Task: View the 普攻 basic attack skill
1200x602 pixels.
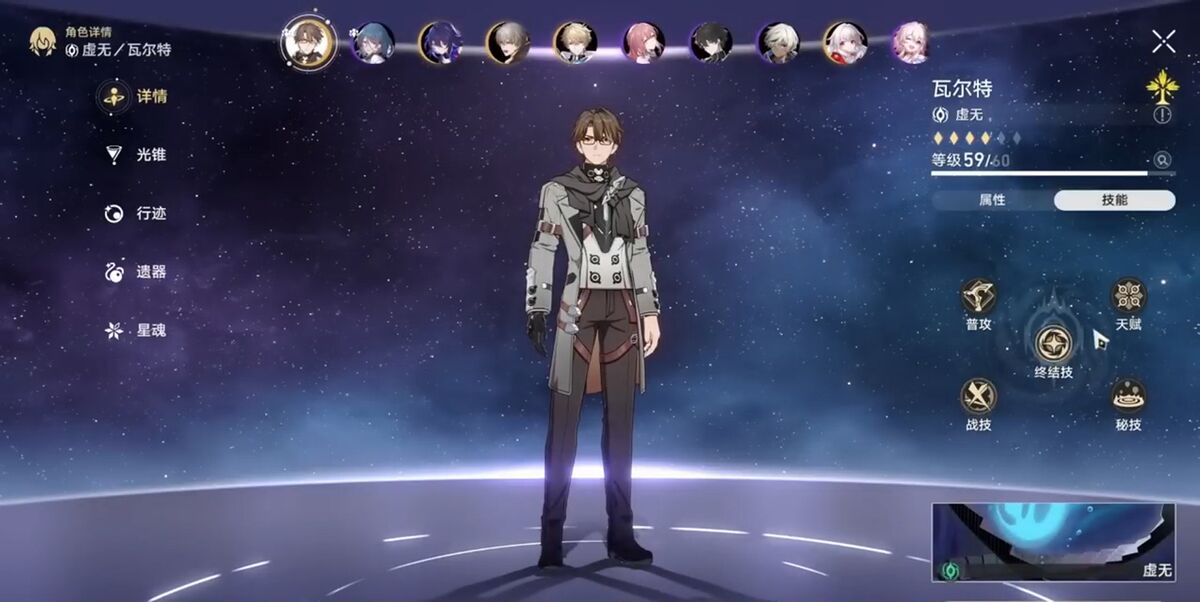Action: (x=978, y=296)
